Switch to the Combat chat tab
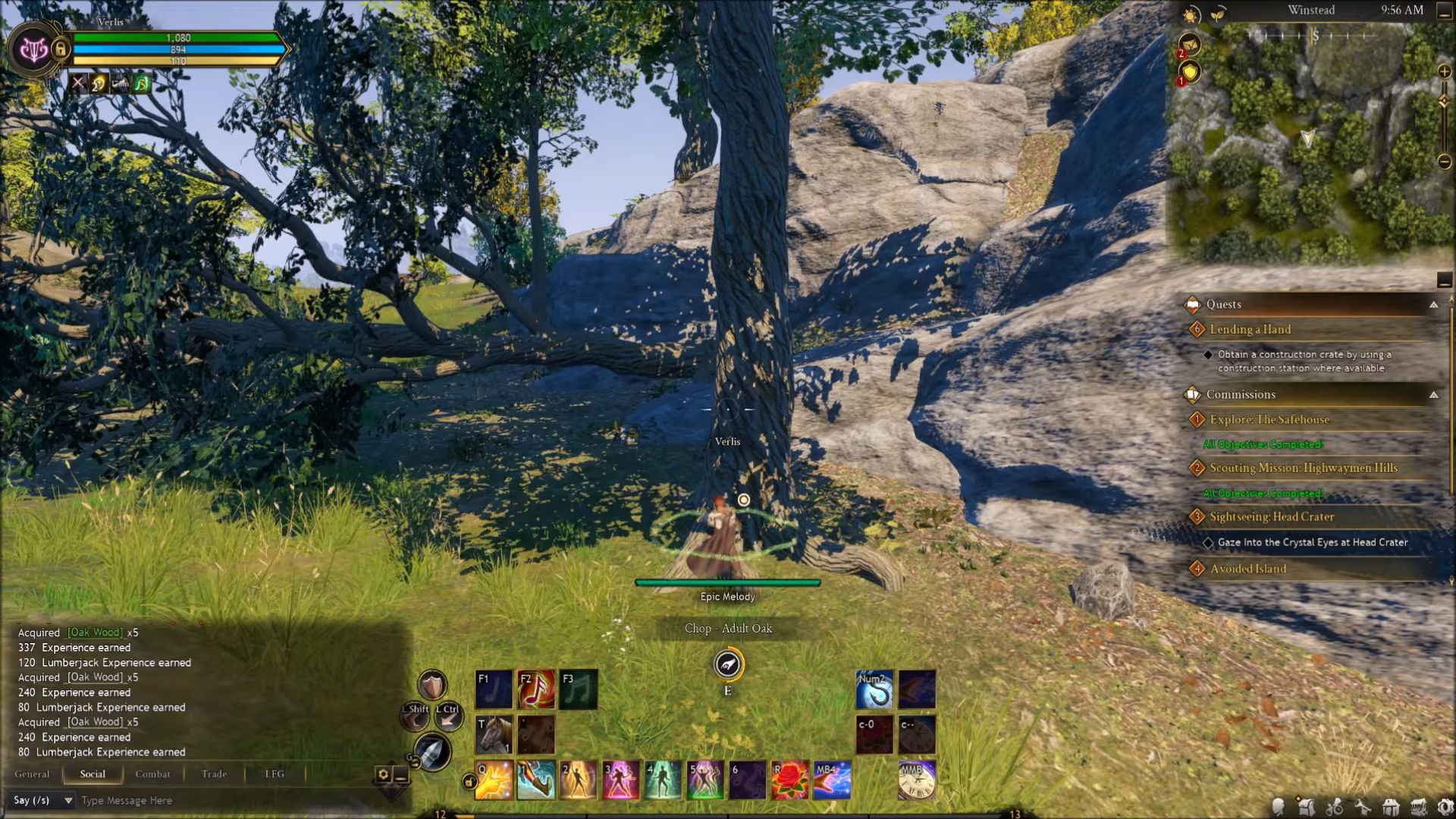The image size is (1456, 819). point(152,774)
